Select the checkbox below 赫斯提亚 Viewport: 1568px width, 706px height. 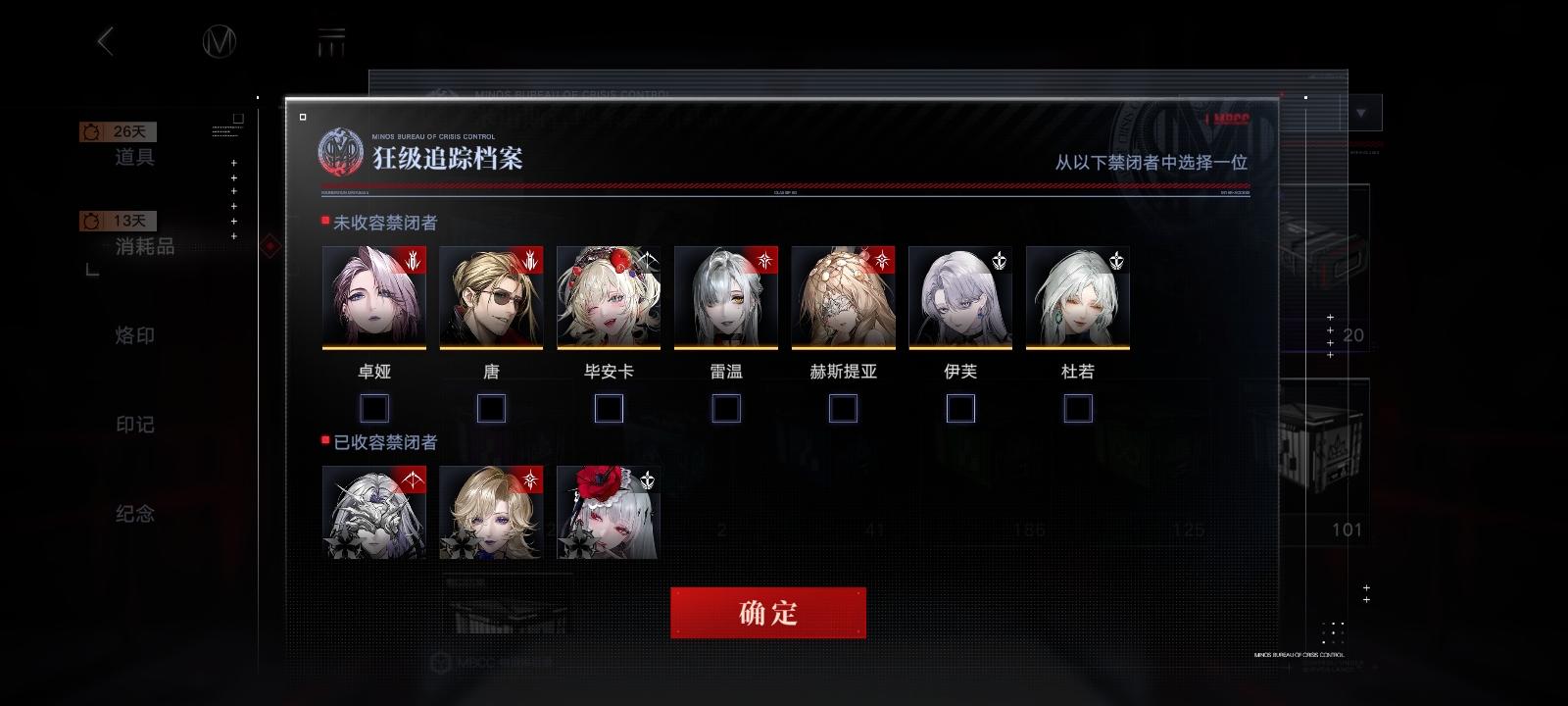[843, 407]
